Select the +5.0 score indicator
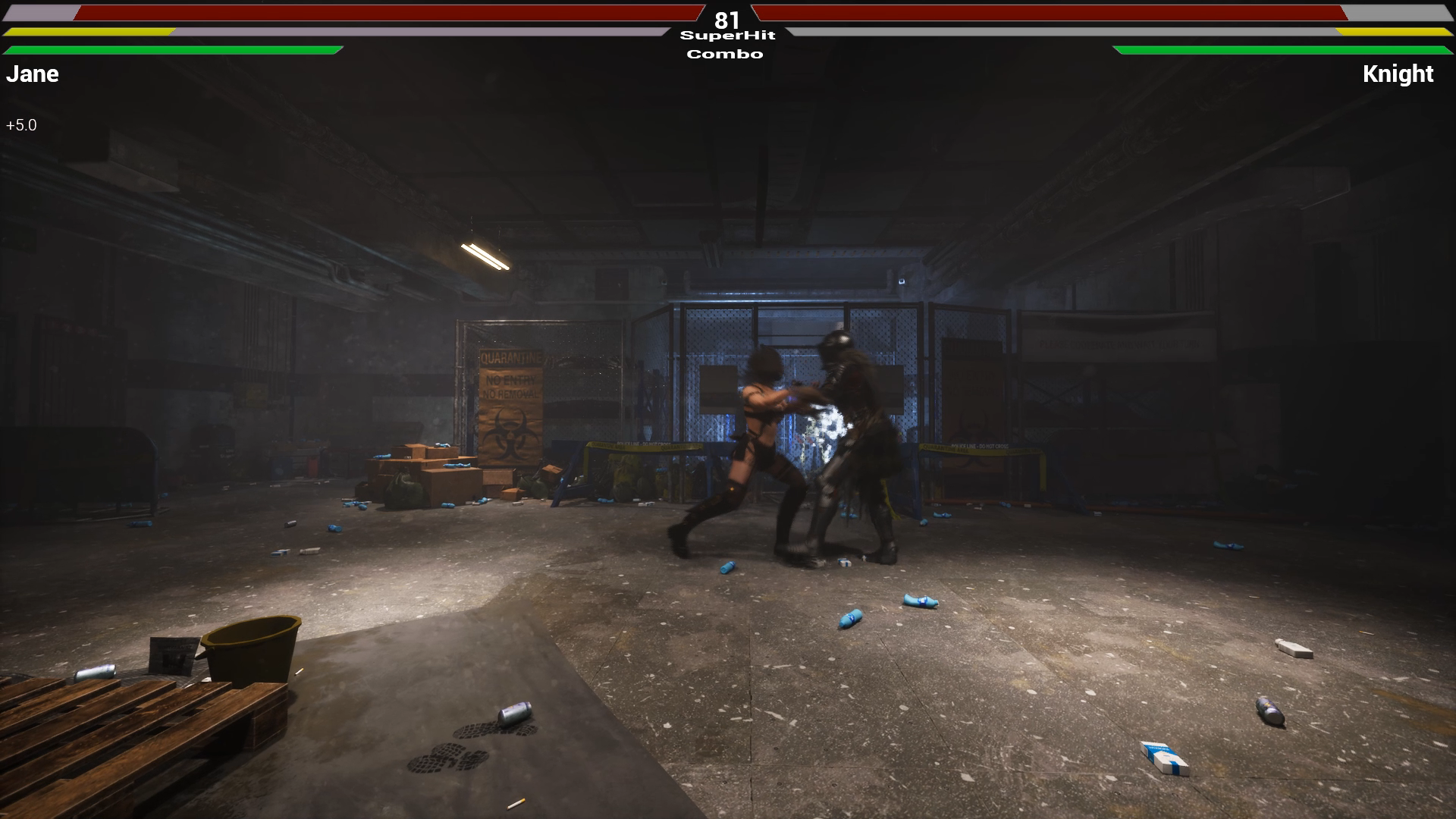This screenshot has width=1456, height=819. [x=20, y=124]
